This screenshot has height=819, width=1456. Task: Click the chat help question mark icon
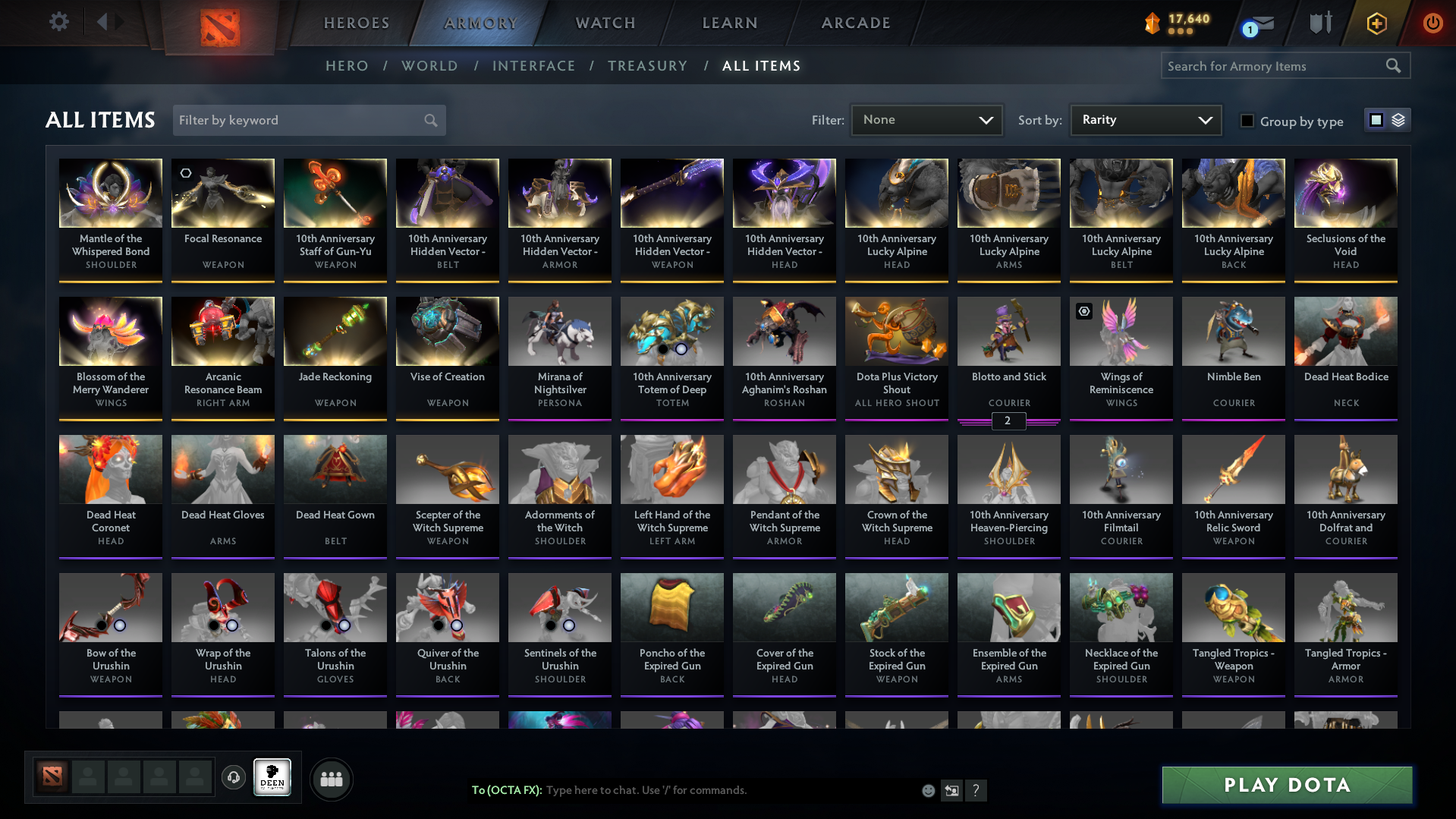click(976, 790)
